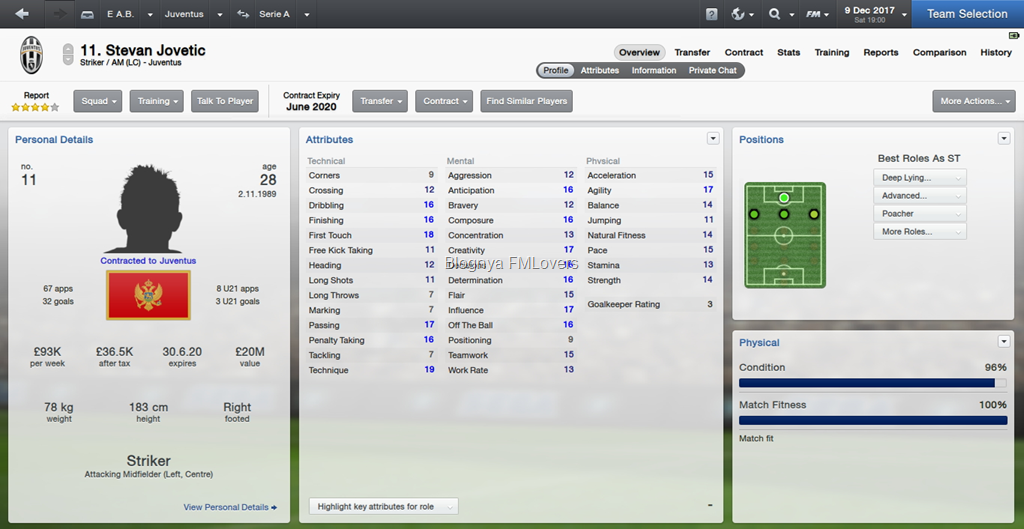Screen dimensions: 1024x529
Task: Open the Reports tab
Action: coord(881,53)
